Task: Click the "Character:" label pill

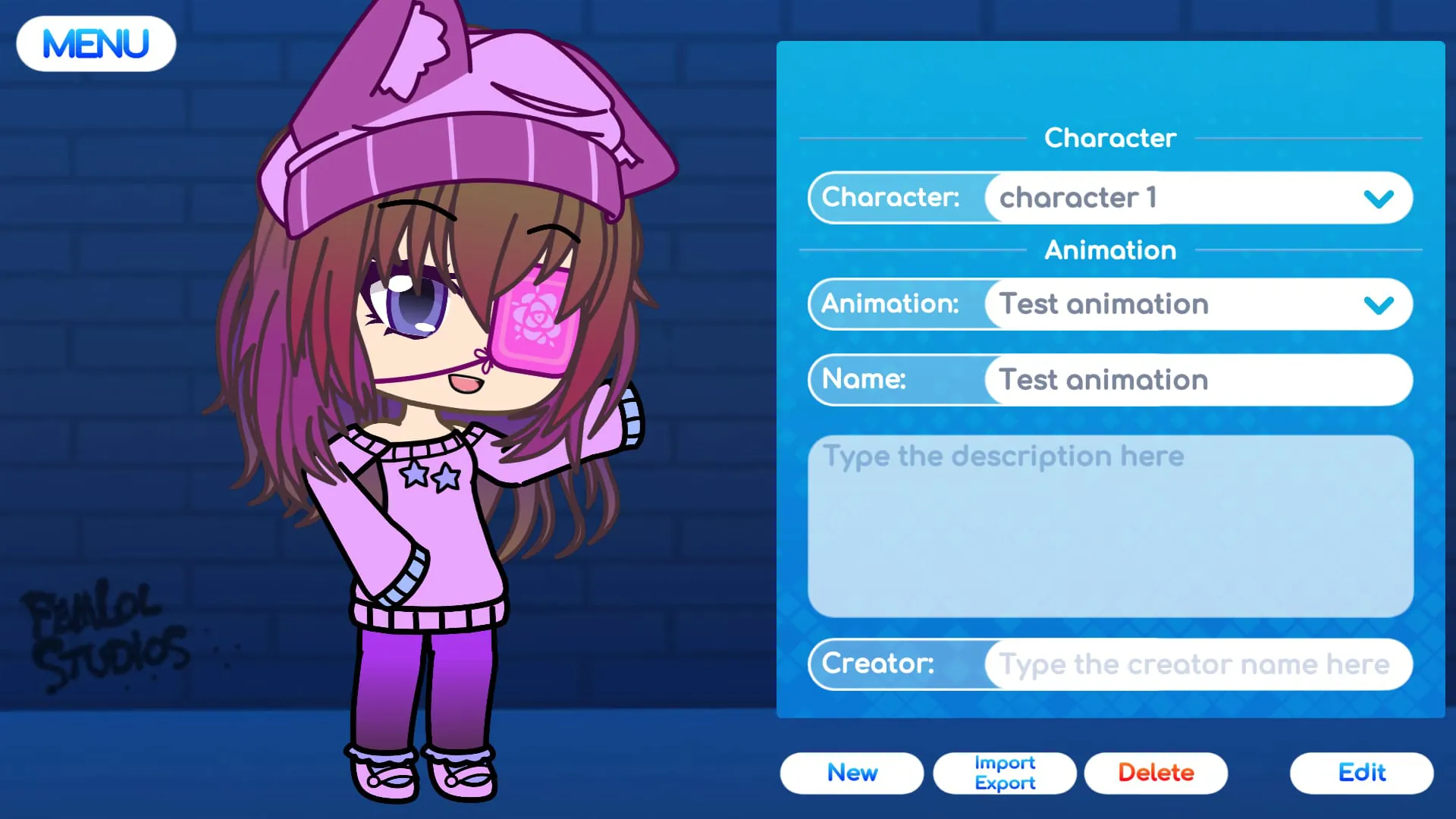Action: point(891,198)
